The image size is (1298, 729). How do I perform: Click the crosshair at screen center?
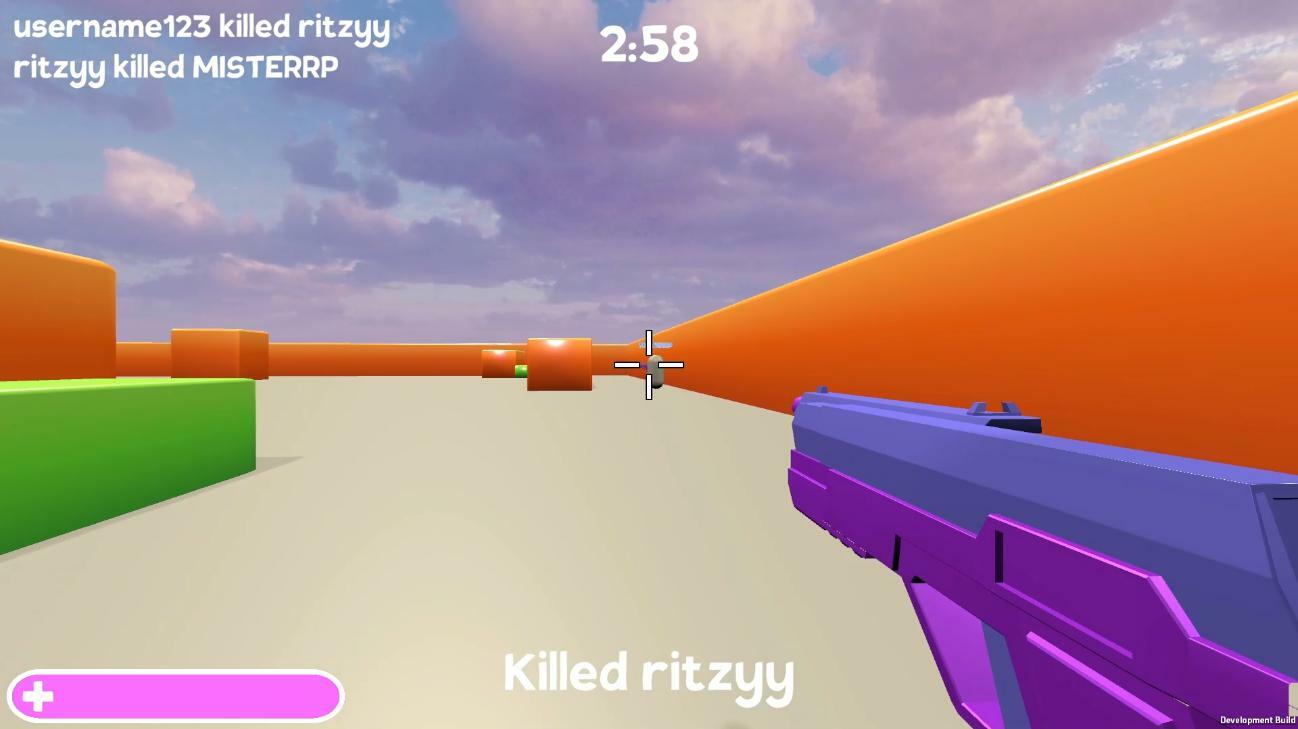(648, 365)
